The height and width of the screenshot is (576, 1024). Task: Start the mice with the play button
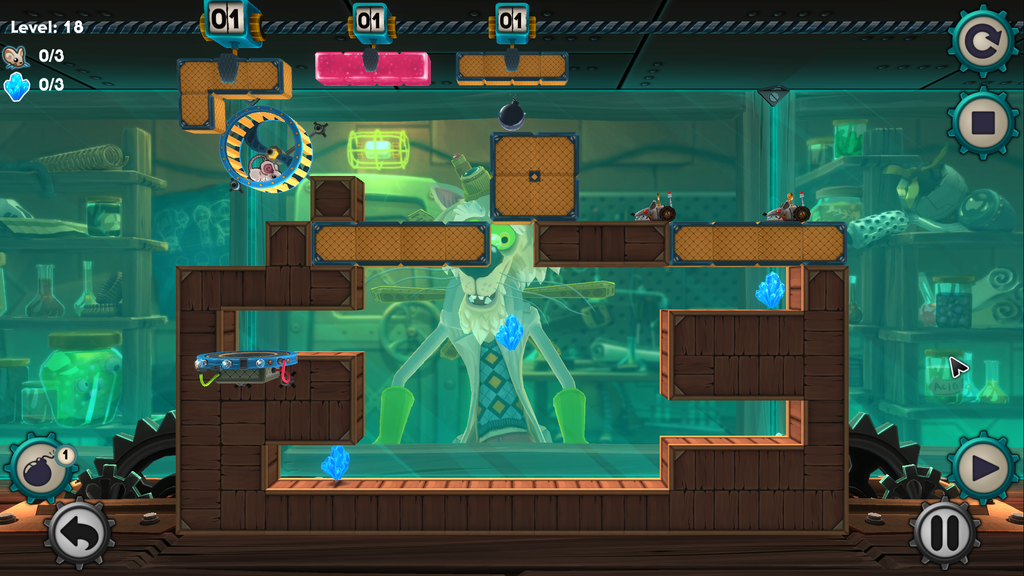(982, 466)
